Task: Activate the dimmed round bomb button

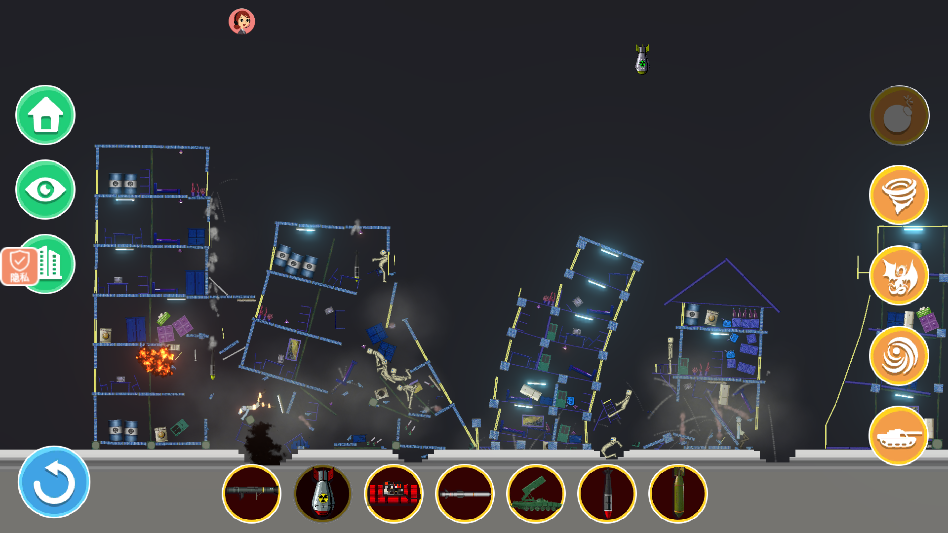Action: (899, 115)
